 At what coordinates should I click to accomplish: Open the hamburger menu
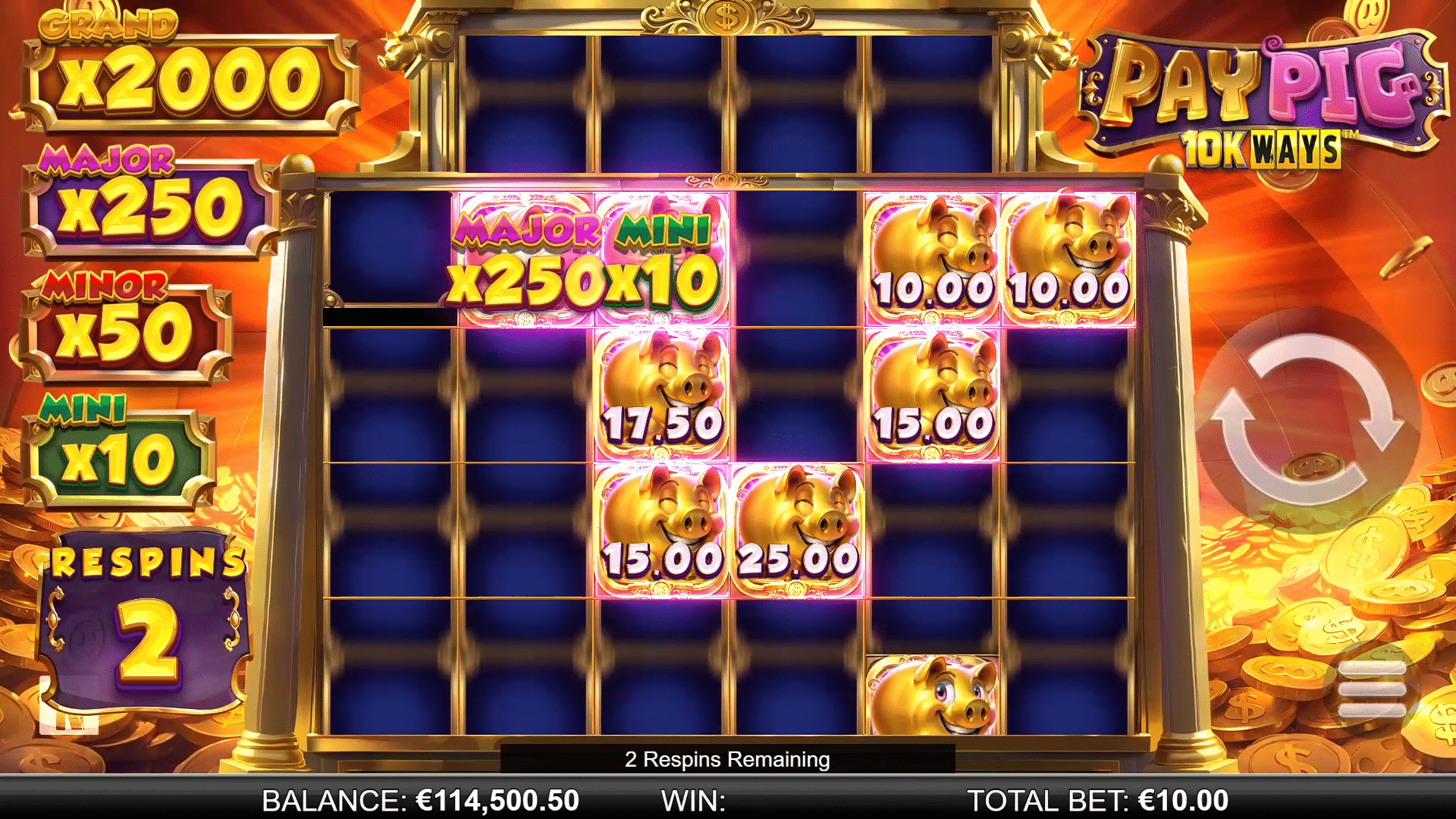click(x=1371, y=689)
